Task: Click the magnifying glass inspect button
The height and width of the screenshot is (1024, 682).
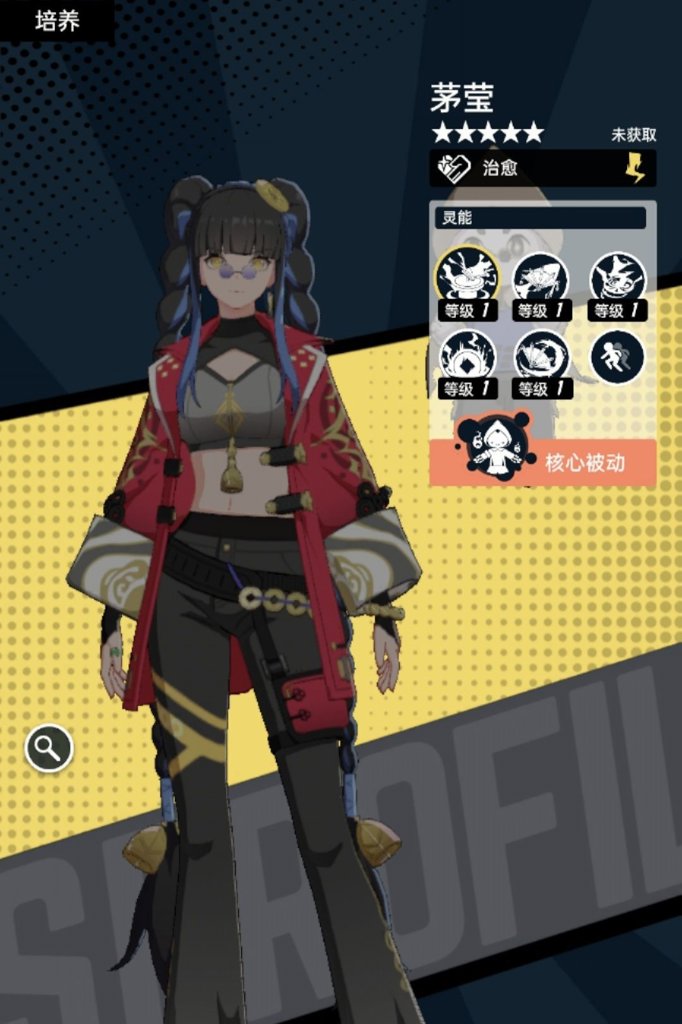Action: click(49, 747)
